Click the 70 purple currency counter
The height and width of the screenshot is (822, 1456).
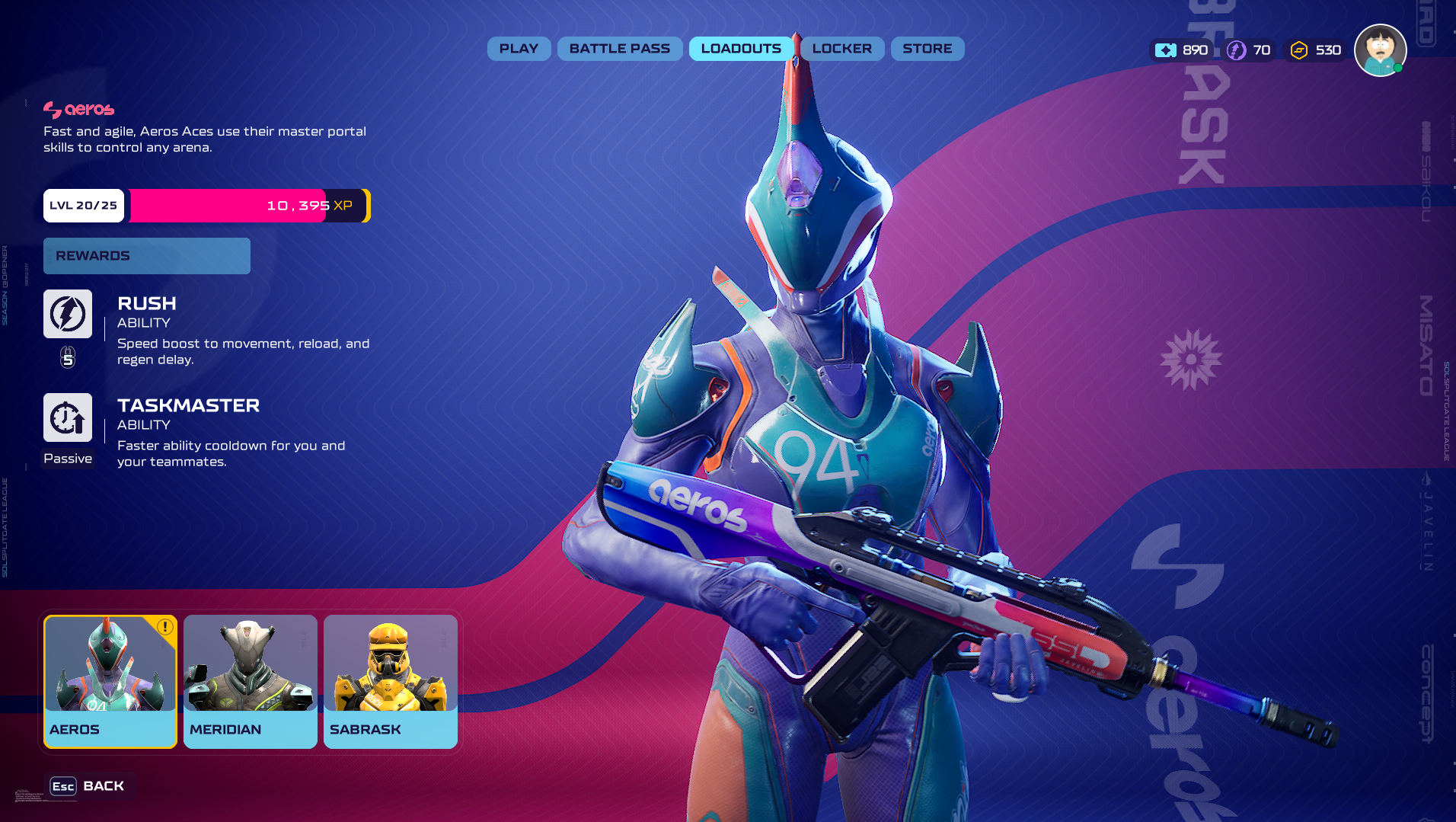point(1249,50)
